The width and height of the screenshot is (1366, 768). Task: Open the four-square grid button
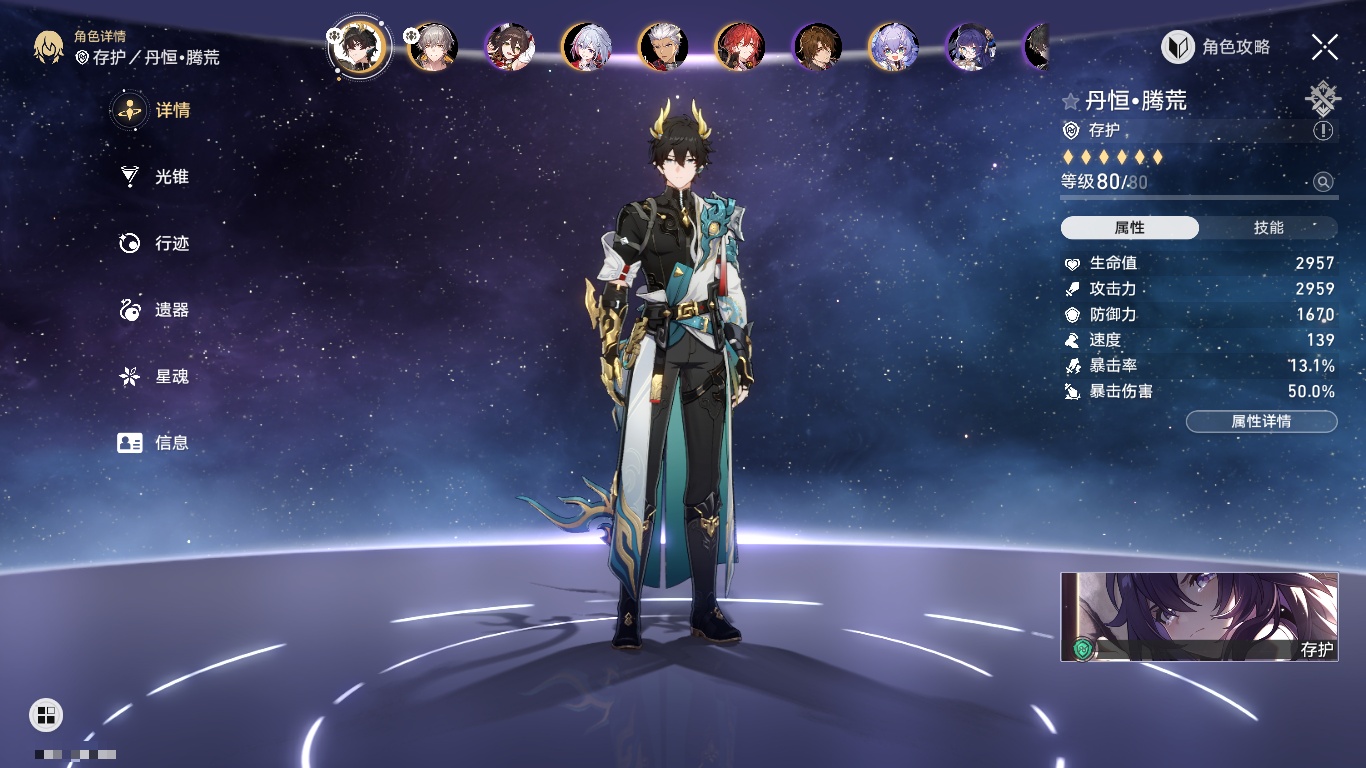tap(46, 715)
